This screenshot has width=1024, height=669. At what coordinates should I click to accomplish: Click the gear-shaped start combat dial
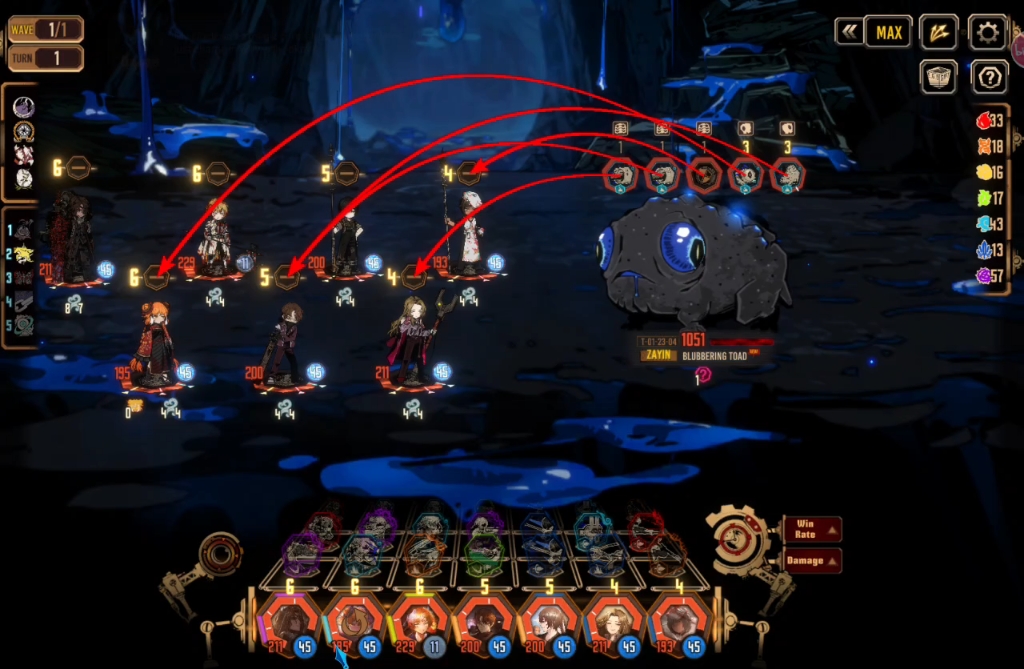741,541
